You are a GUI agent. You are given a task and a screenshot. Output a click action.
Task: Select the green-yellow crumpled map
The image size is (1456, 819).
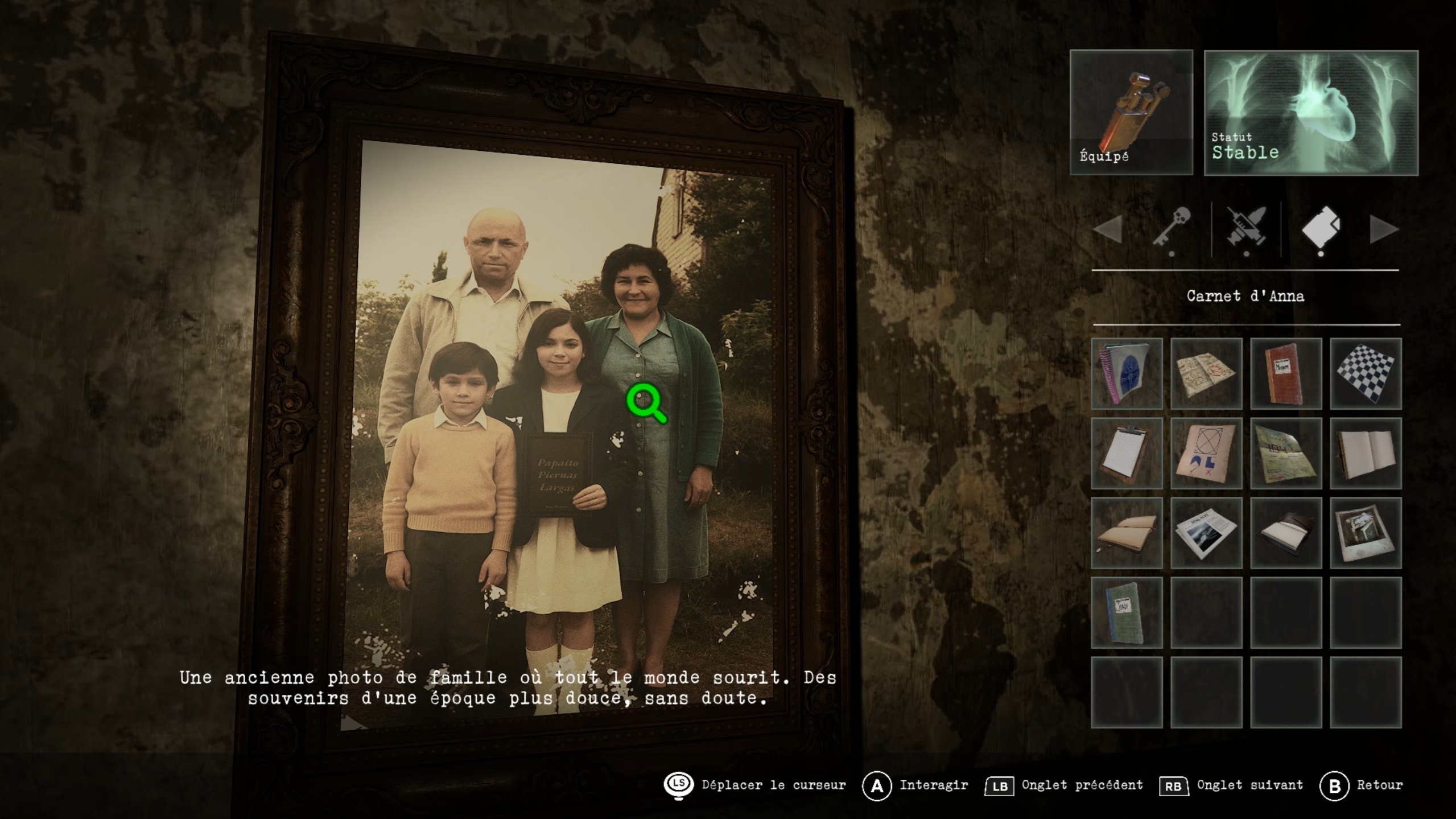coord(1286,453)
